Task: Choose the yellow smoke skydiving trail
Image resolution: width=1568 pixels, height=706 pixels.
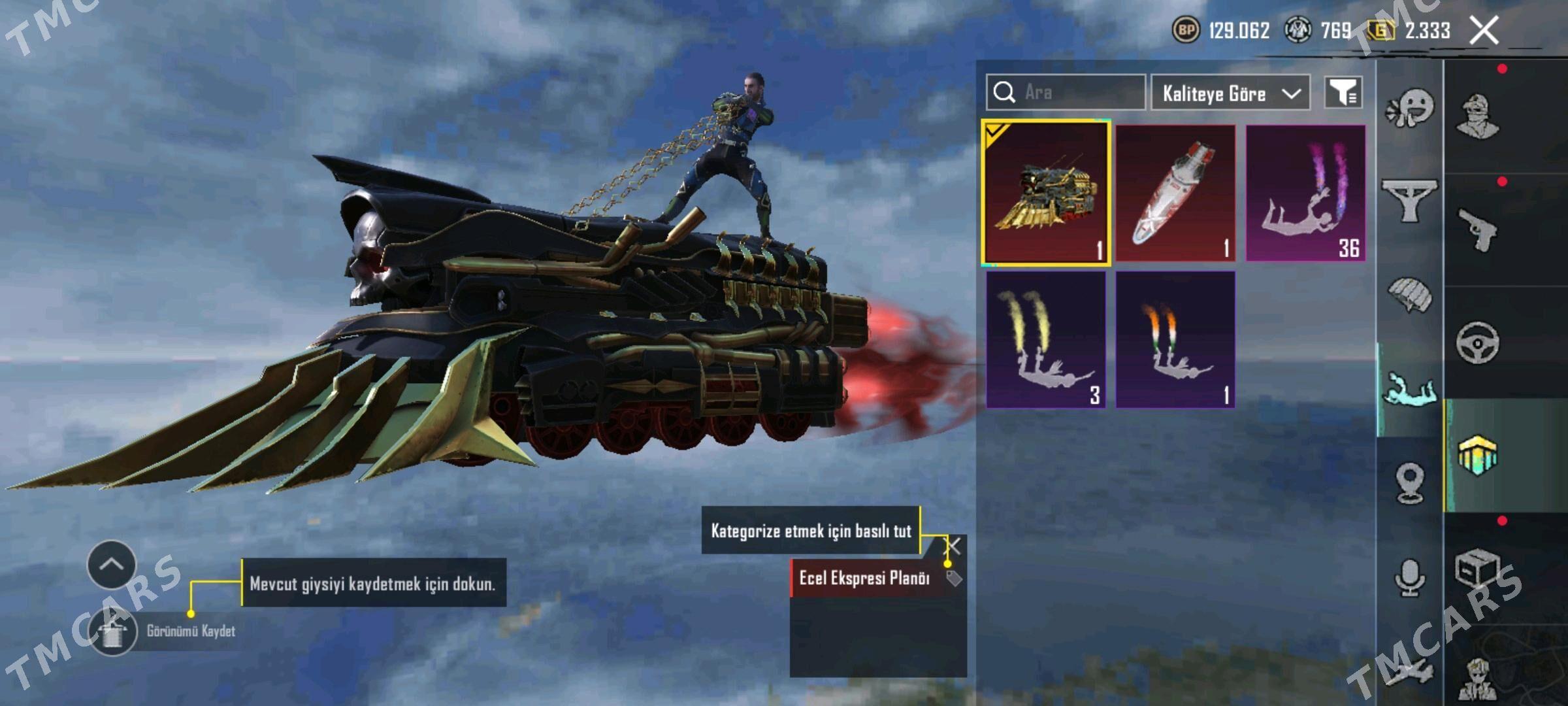Action: [1045, 340]
